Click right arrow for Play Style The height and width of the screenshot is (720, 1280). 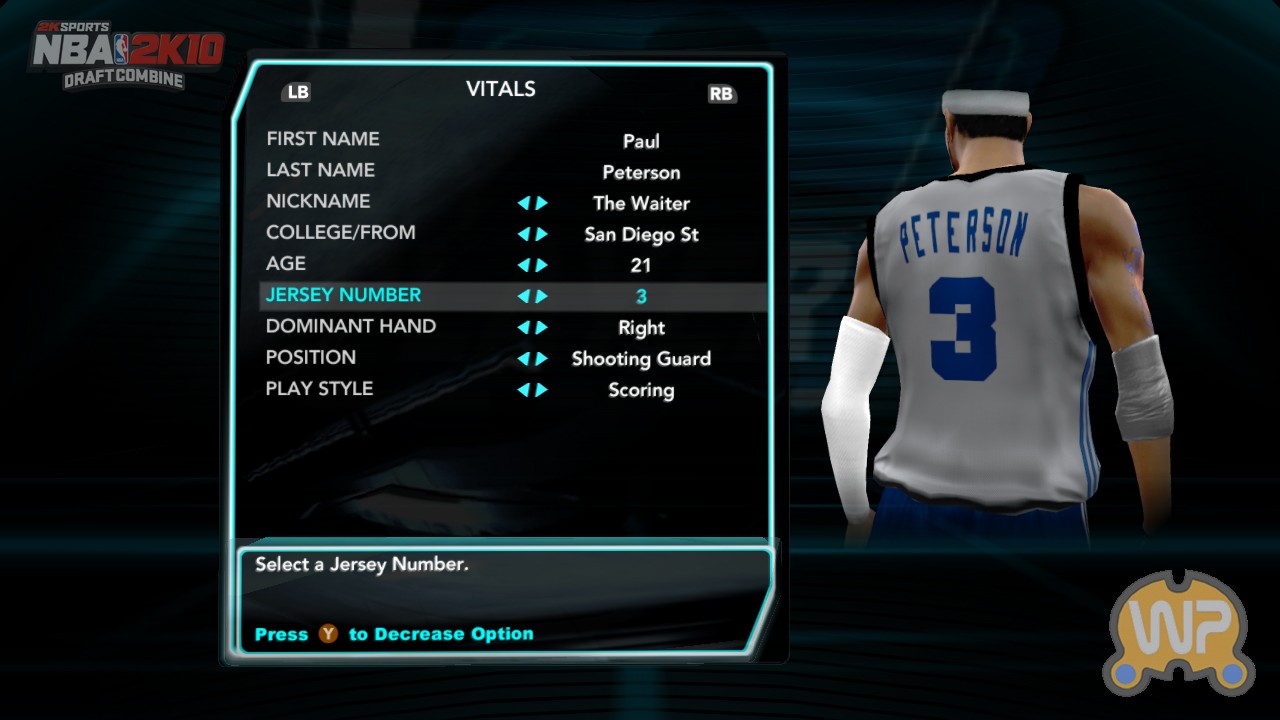click(x=542, y=390)
